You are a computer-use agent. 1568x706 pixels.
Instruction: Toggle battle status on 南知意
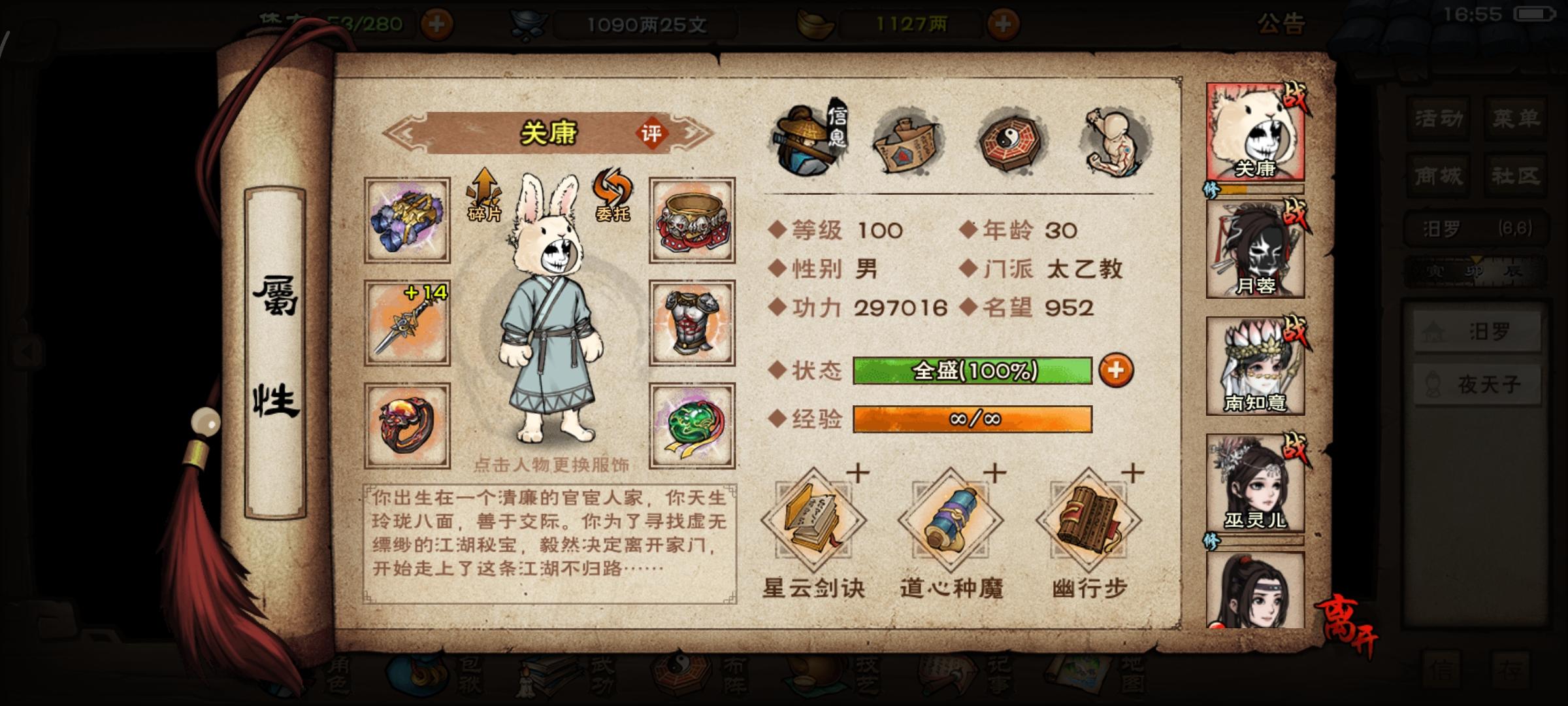(x=1296, y=330)
